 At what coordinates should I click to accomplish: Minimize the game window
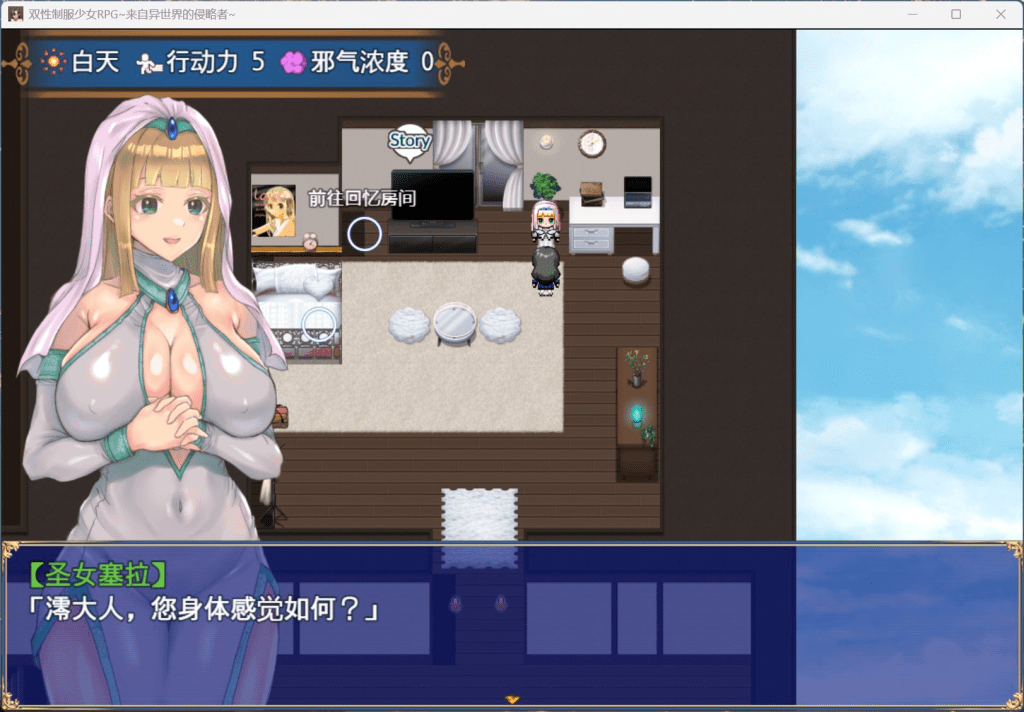pos(911,14)
